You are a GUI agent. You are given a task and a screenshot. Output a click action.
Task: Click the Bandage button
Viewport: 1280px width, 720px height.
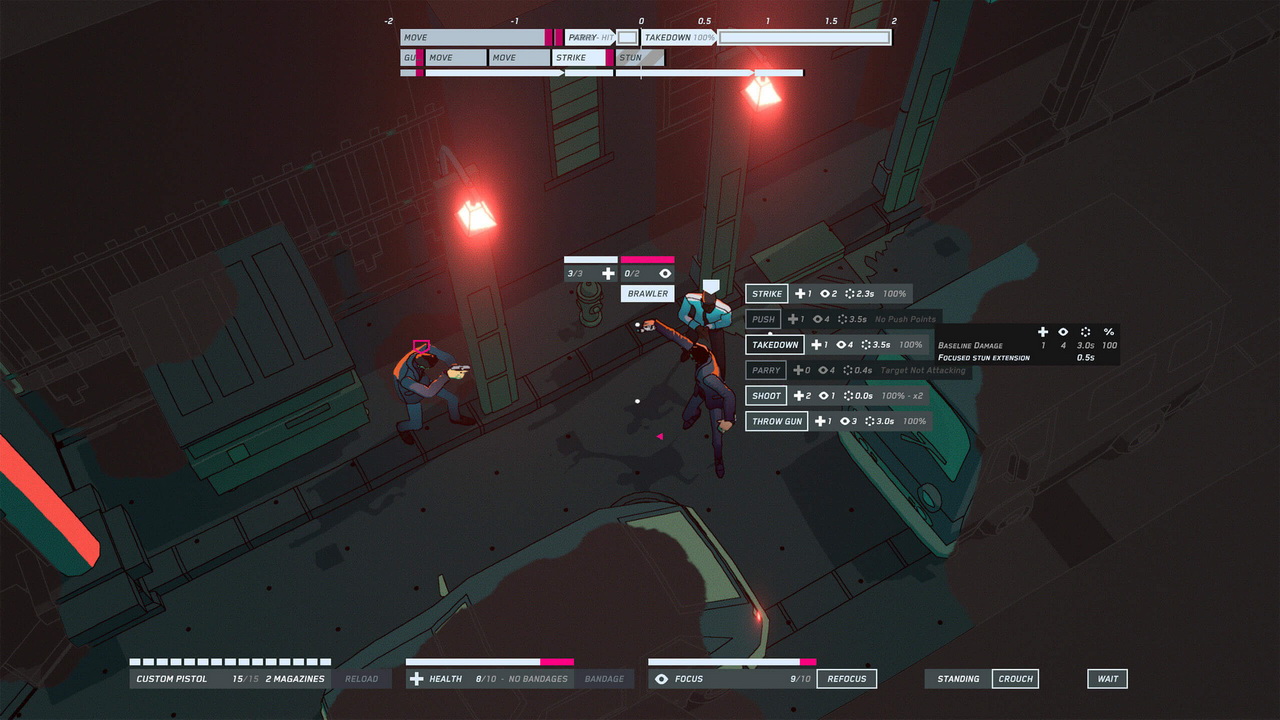tap(604, 679)
